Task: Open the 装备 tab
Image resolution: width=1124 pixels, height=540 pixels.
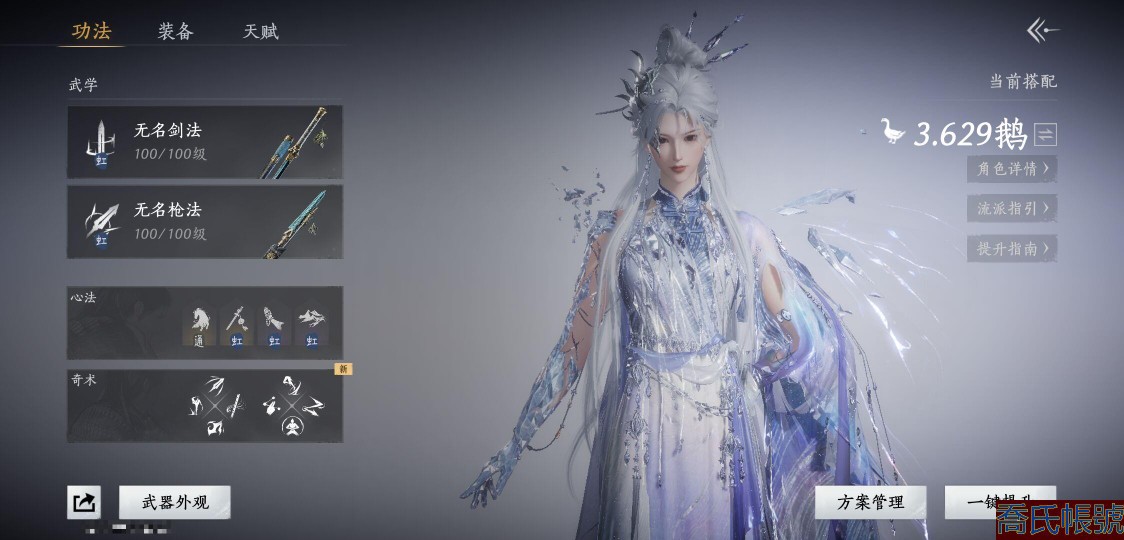Action: click(175, 31)
